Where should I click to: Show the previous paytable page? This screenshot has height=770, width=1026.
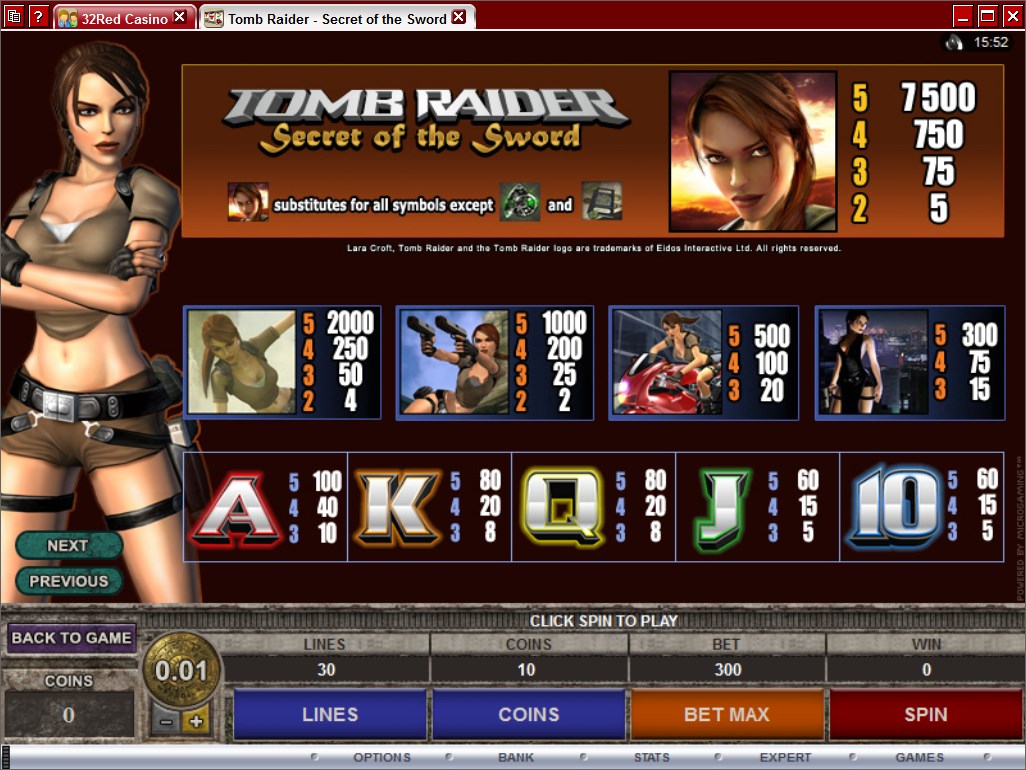pyautogui.click(x=68, y=581)
